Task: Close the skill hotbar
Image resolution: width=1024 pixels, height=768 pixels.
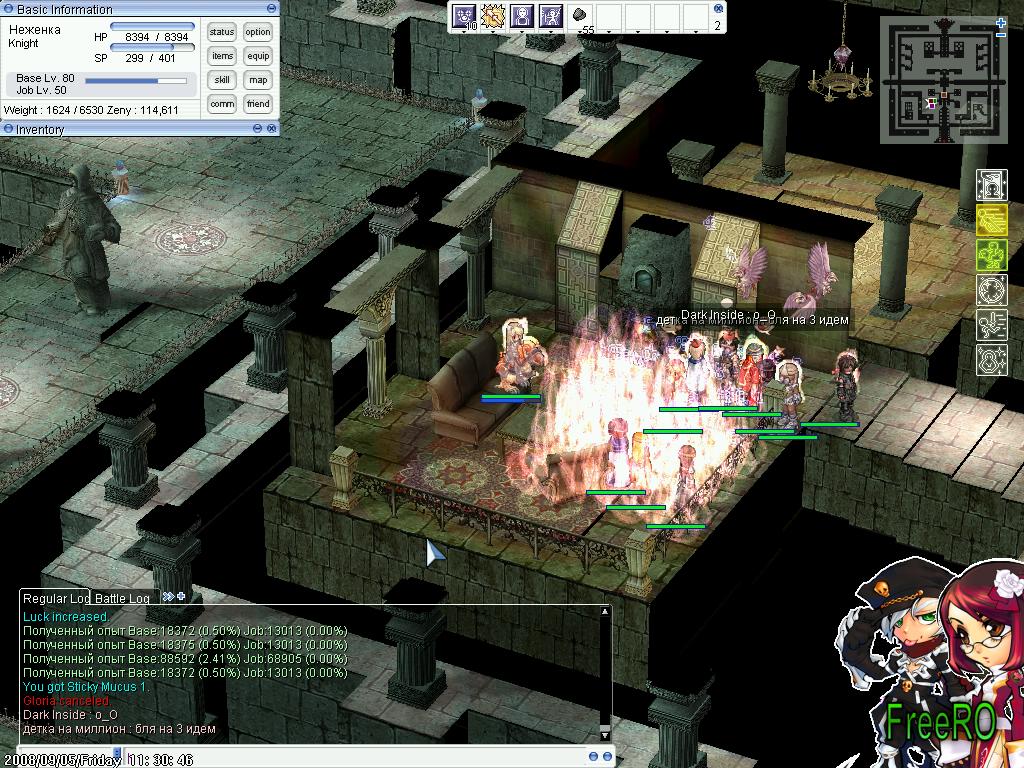Action: [x=720, y=9]
